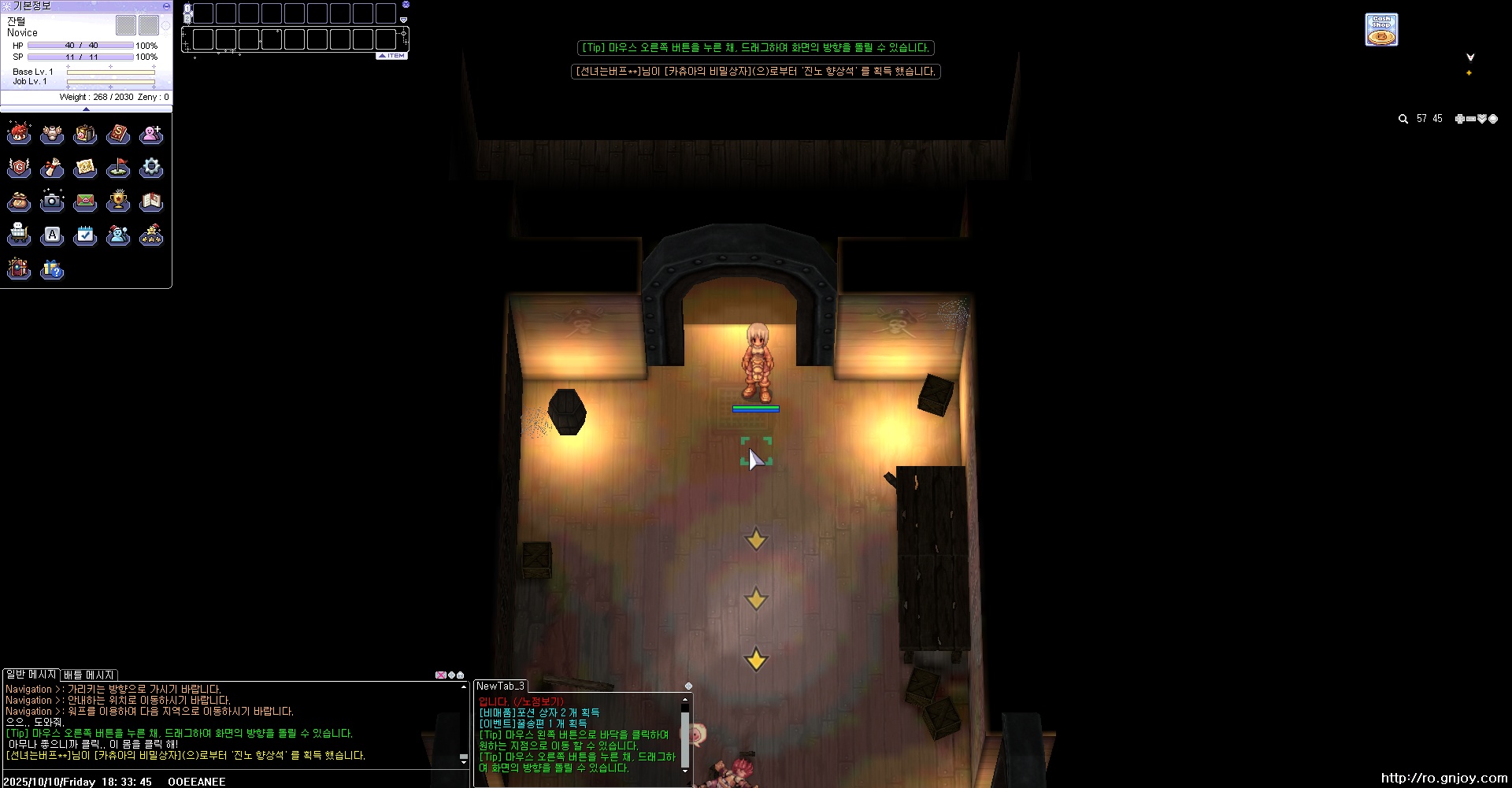The height and width of the screenshot is (788, 1512).
Task: Switch to the 배틀 메시지 chat tab
Action: click(89, 675)
